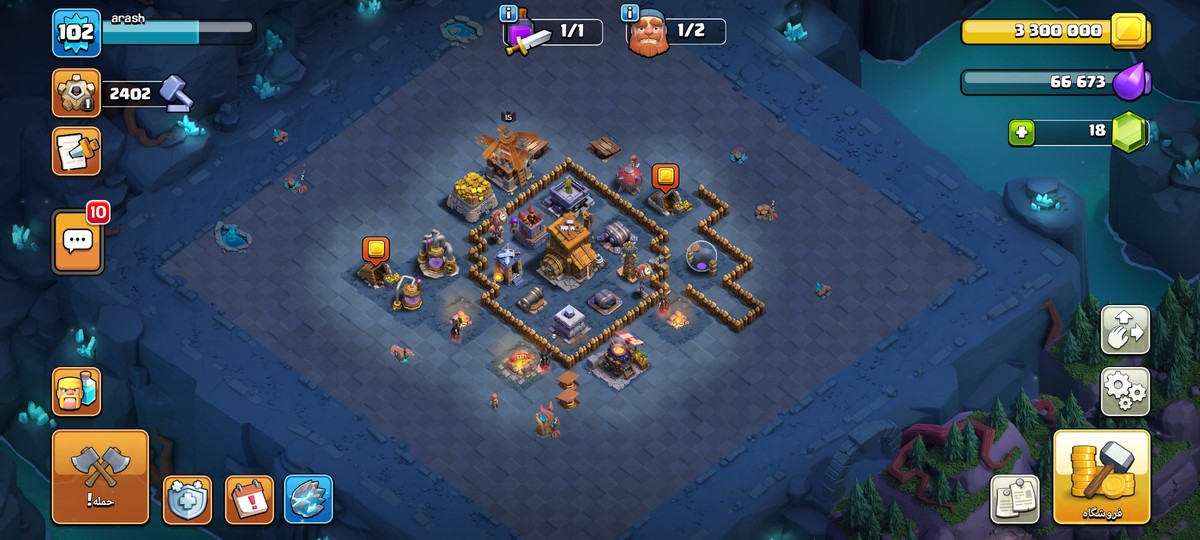Open the settings gears button

tap(1125, 391)
